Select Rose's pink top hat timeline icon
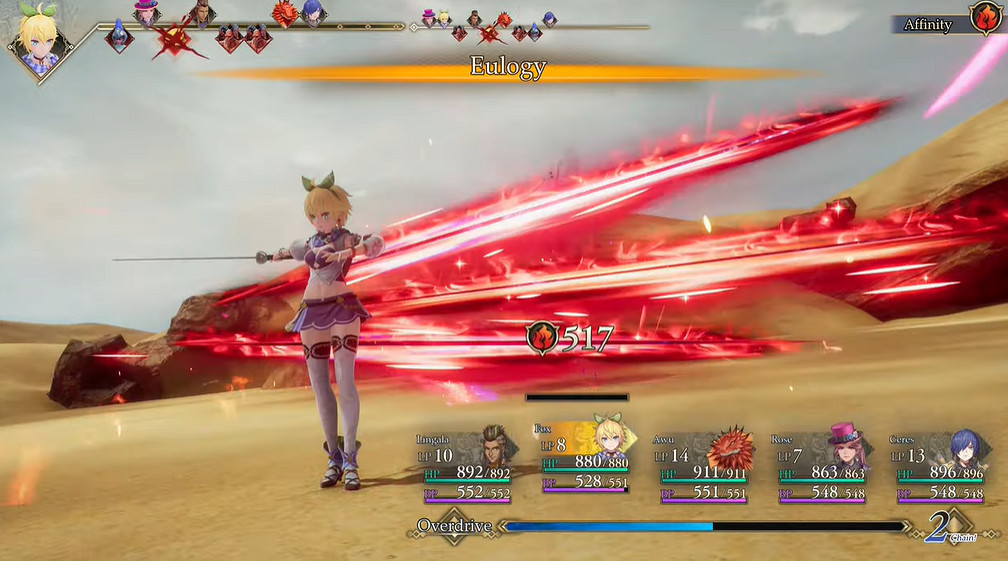Viewport: 1008px width, 561px height. (147, 12)
